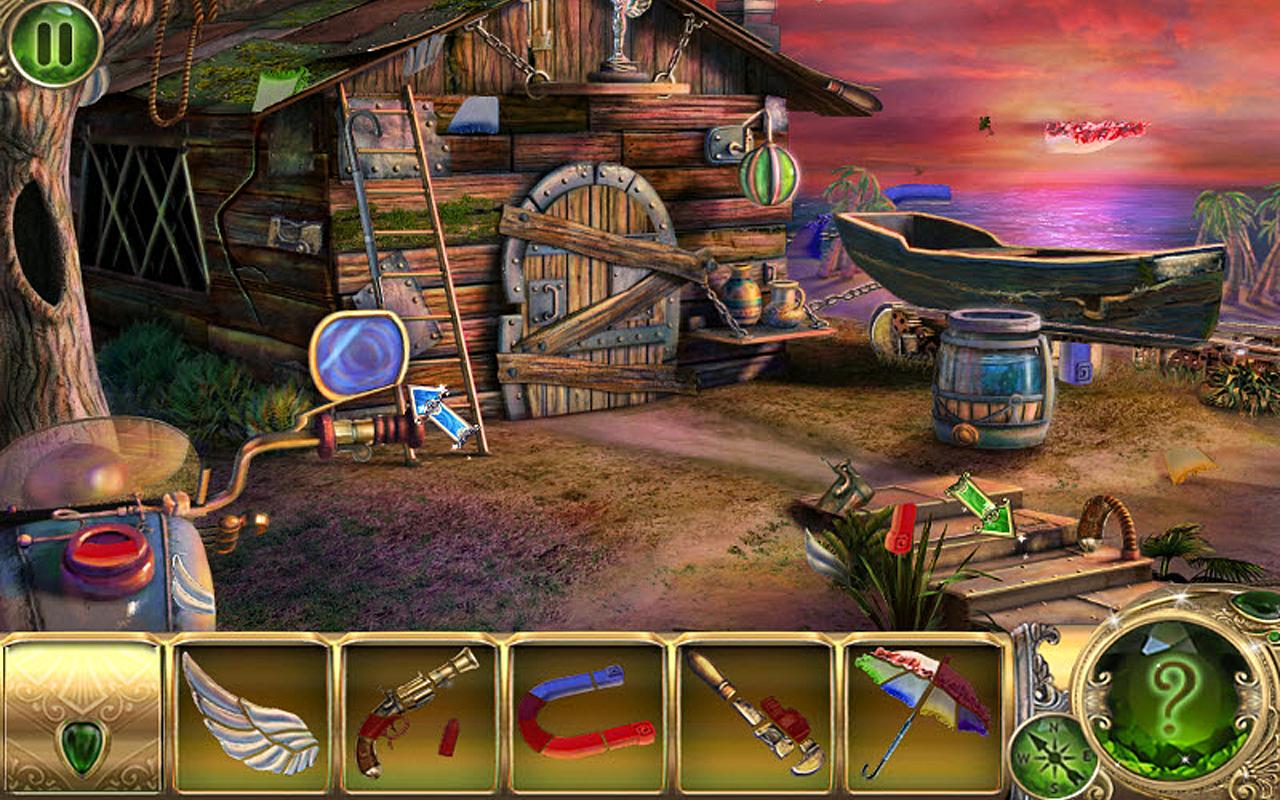
Task: Select the pipe wrench inventory slot
Action: pyautogui.click(x=755, y=713)
